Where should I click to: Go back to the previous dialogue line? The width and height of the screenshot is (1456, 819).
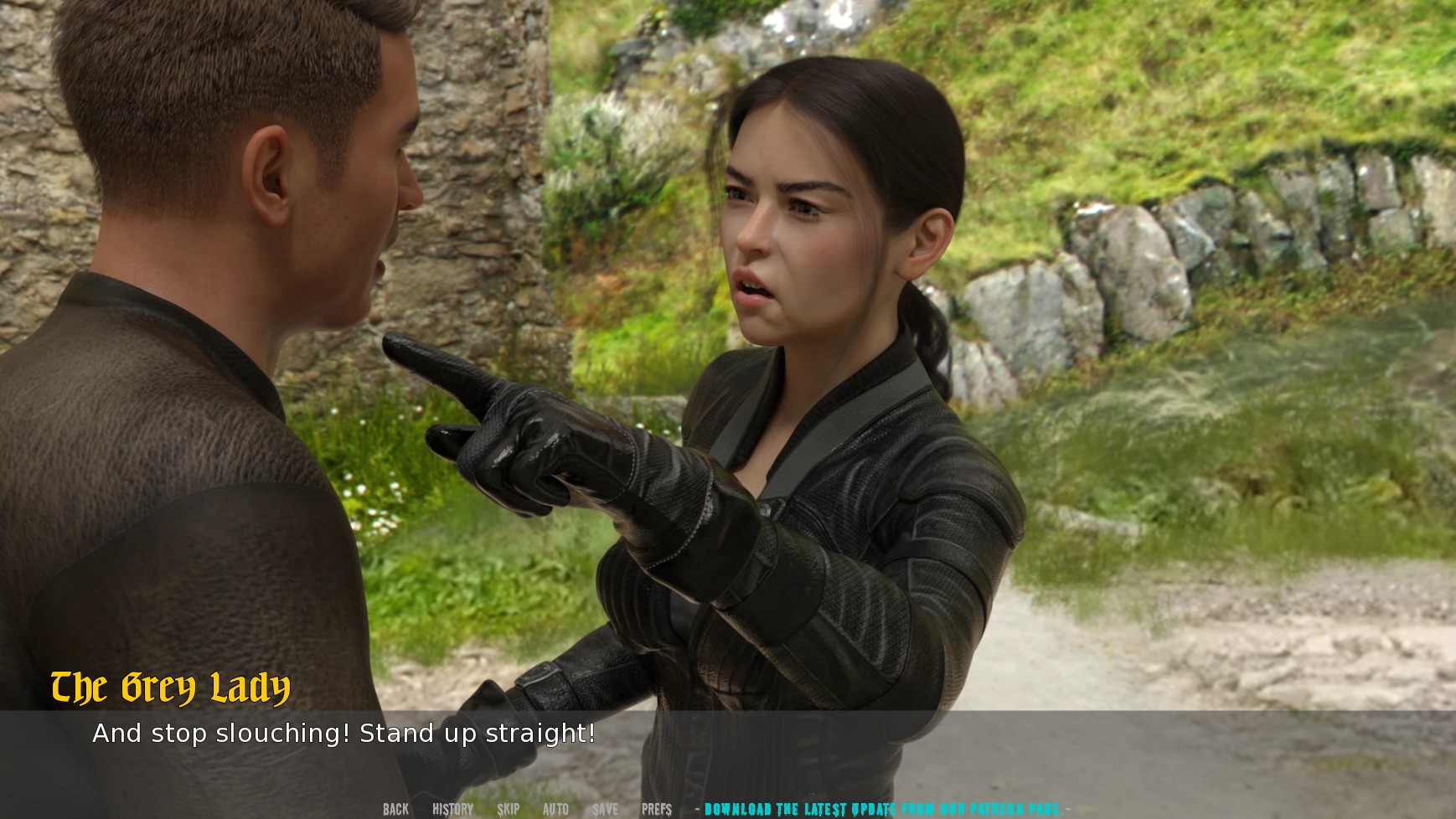tap(395, 809)
